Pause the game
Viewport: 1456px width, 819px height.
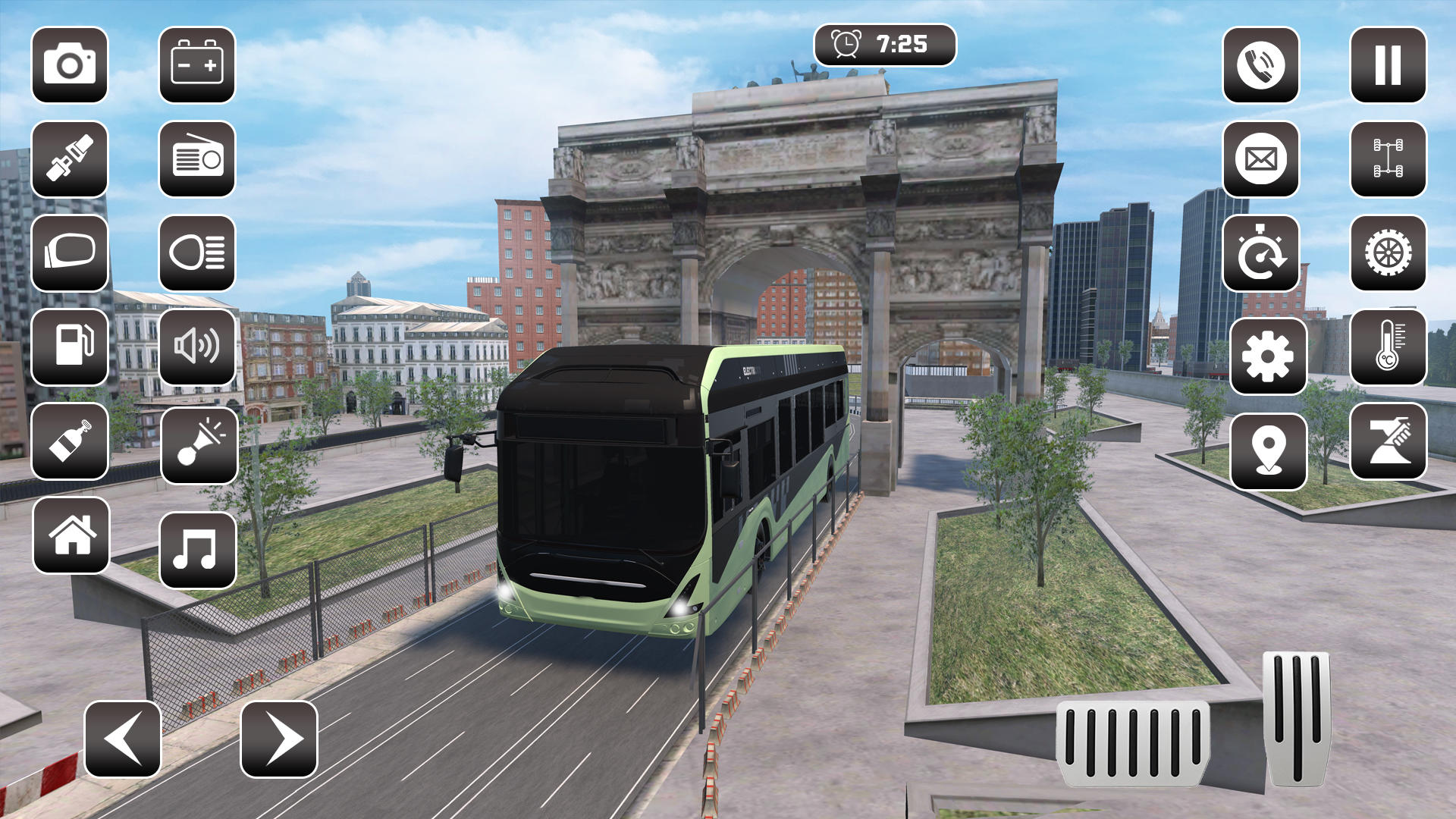tap(1389, 66)
